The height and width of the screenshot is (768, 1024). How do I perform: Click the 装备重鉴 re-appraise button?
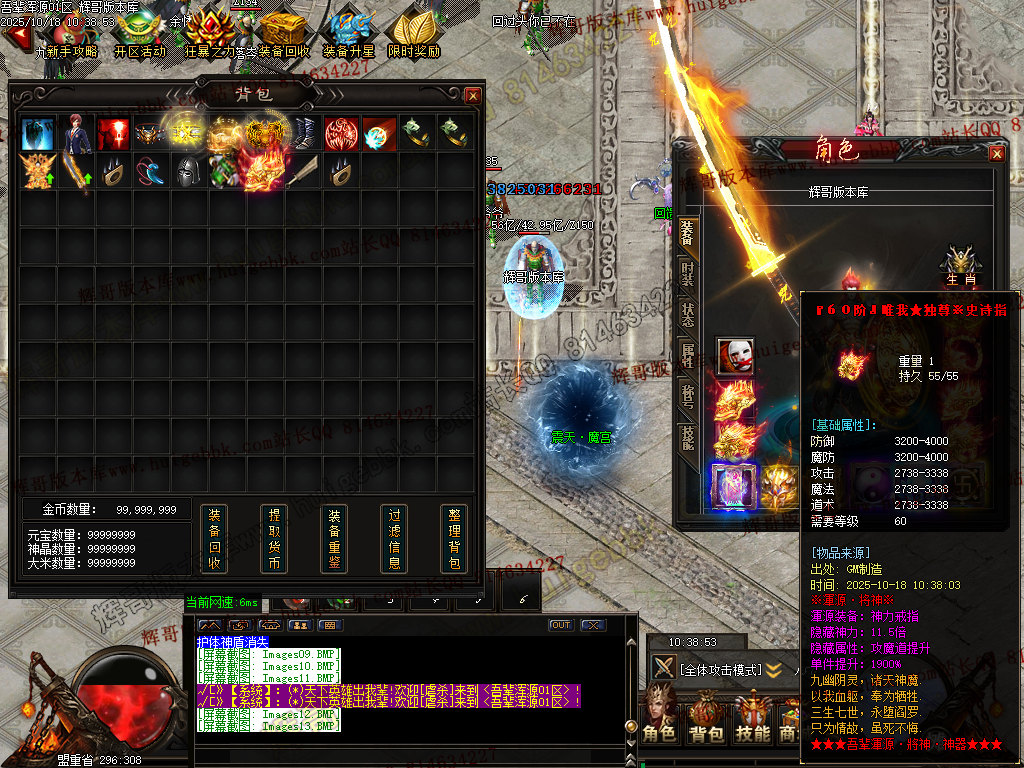click(x=334, y=539)
